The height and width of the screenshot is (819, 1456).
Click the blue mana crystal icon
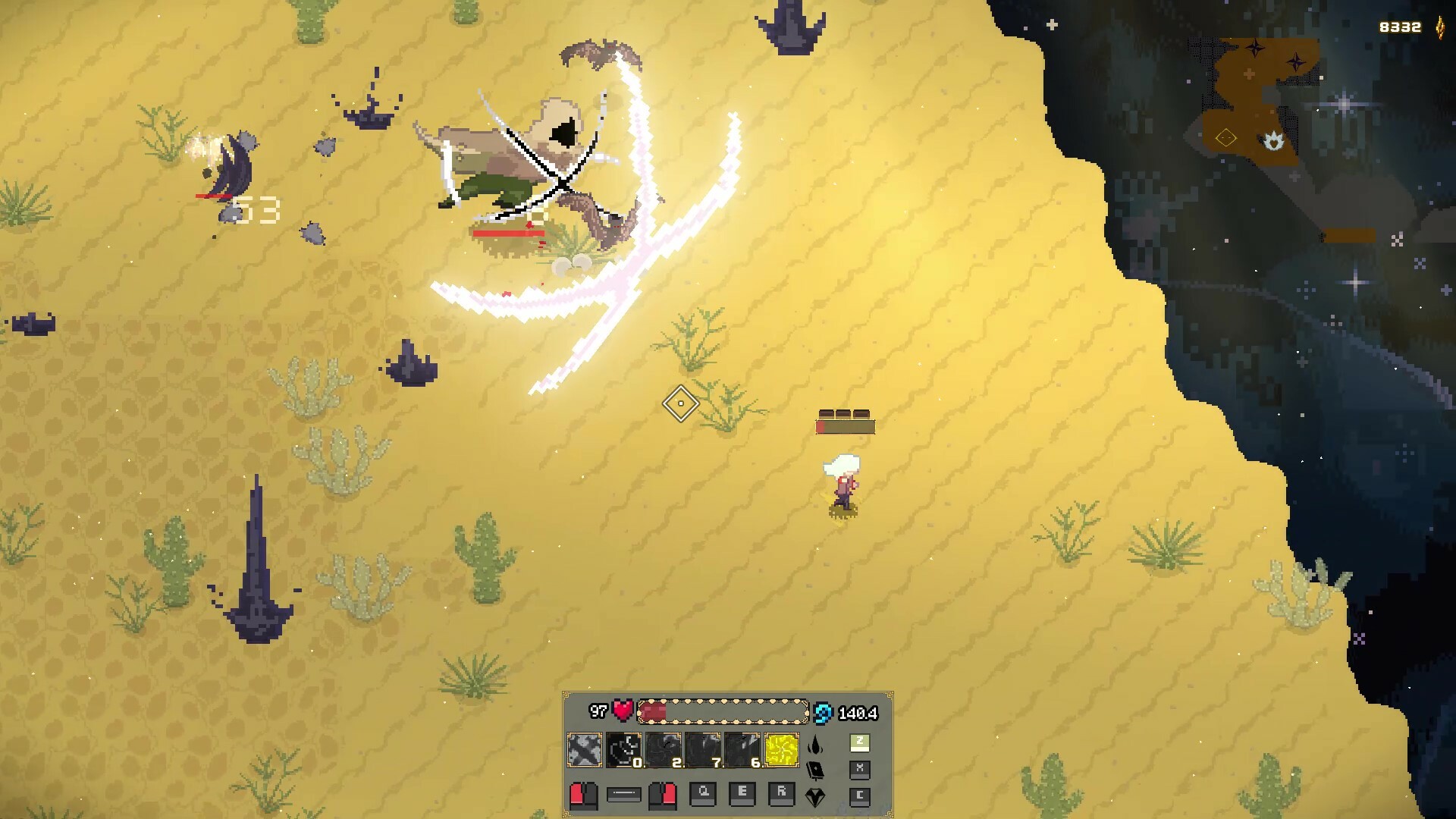(823, 713)
